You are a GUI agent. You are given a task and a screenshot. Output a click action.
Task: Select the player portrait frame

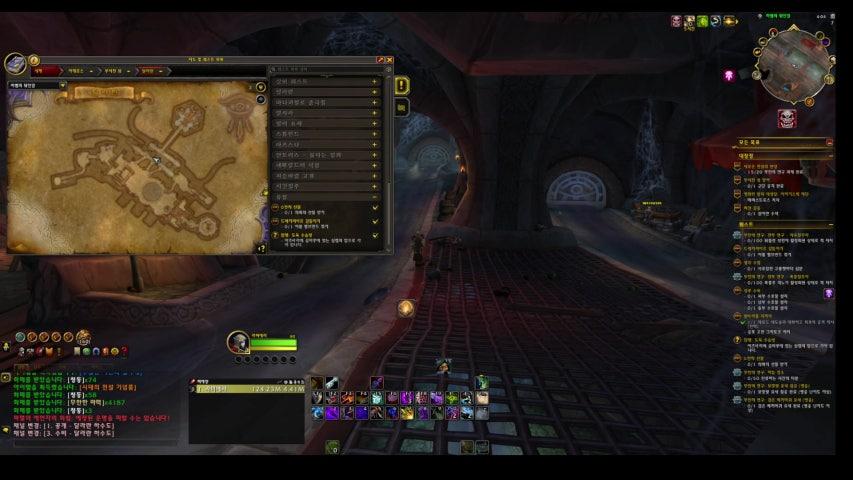click(238, 342)
